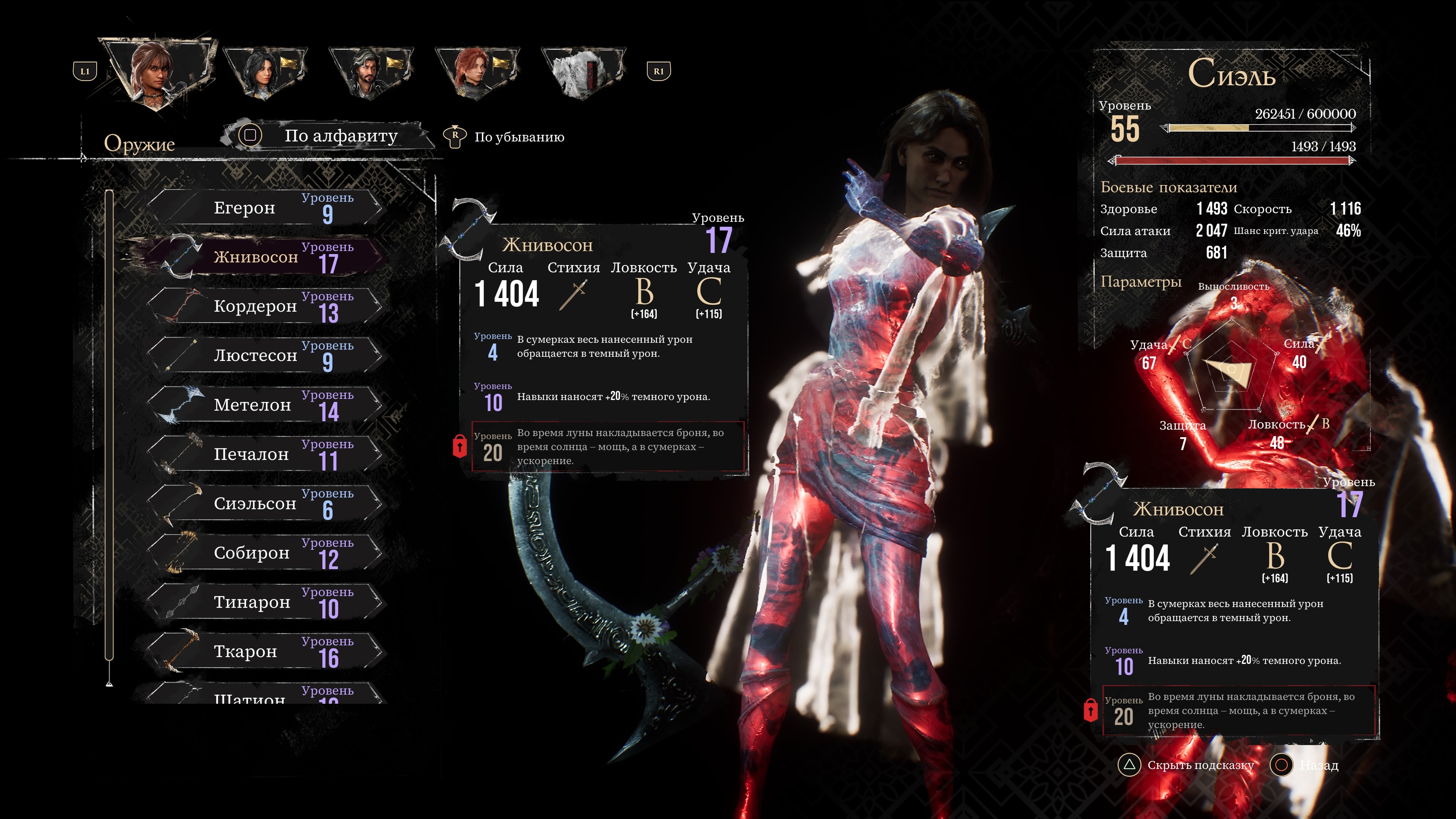Image resolution: width=1456 pixels, height=819 pixels.
Task: Switch to the dark-haired woman's portrait tab
Action: click(x=265, y=72)
